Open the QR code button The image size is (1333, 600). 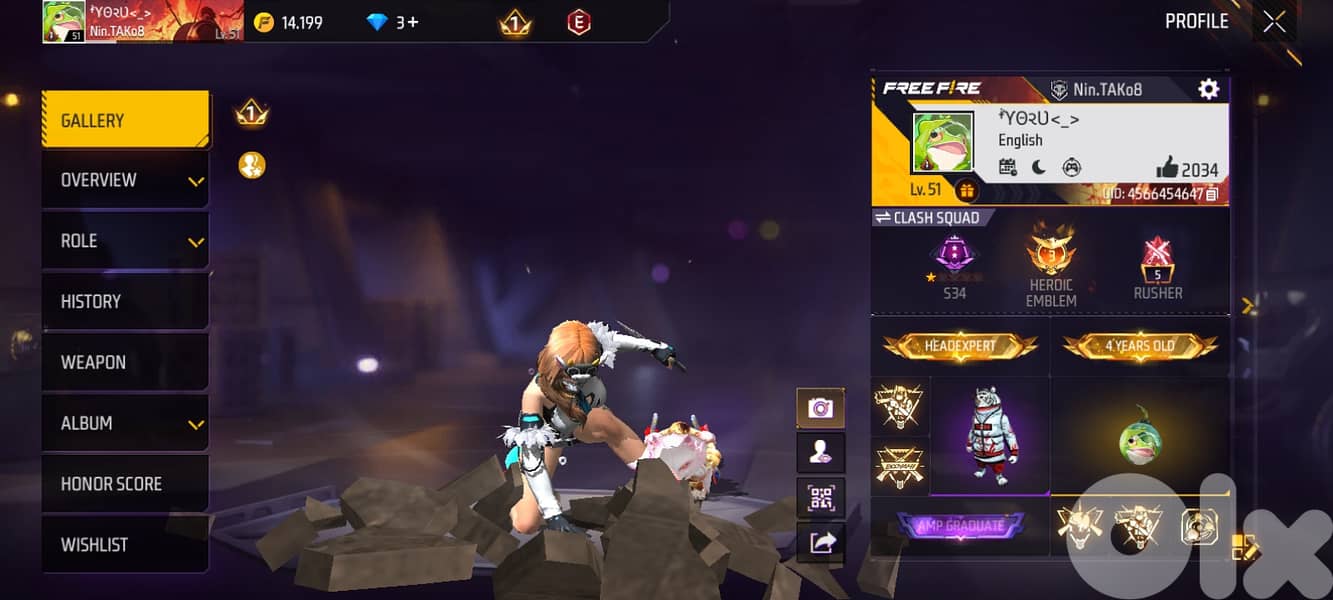point(820,497)
